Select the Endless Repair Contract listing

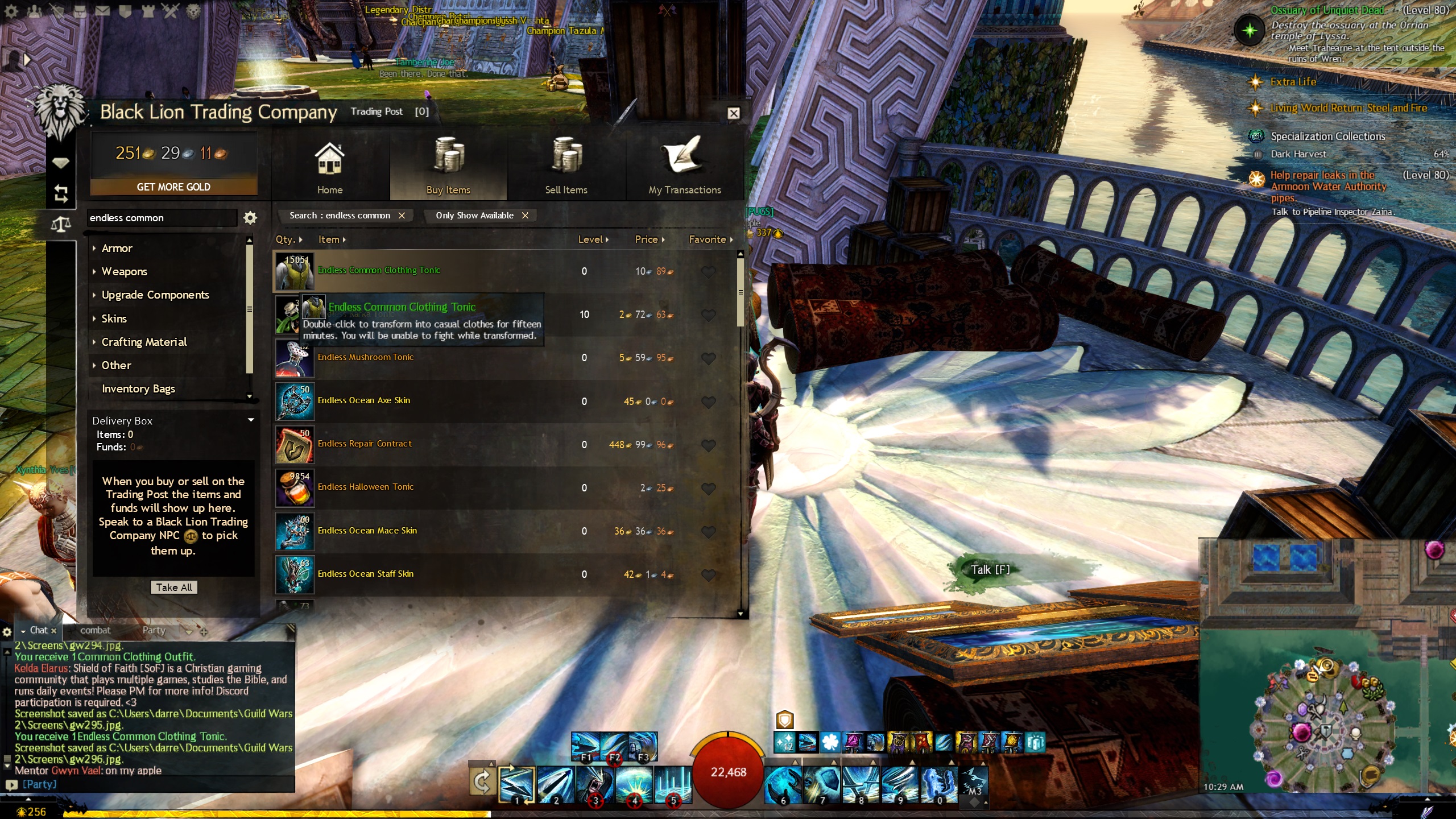click(365, 444)
